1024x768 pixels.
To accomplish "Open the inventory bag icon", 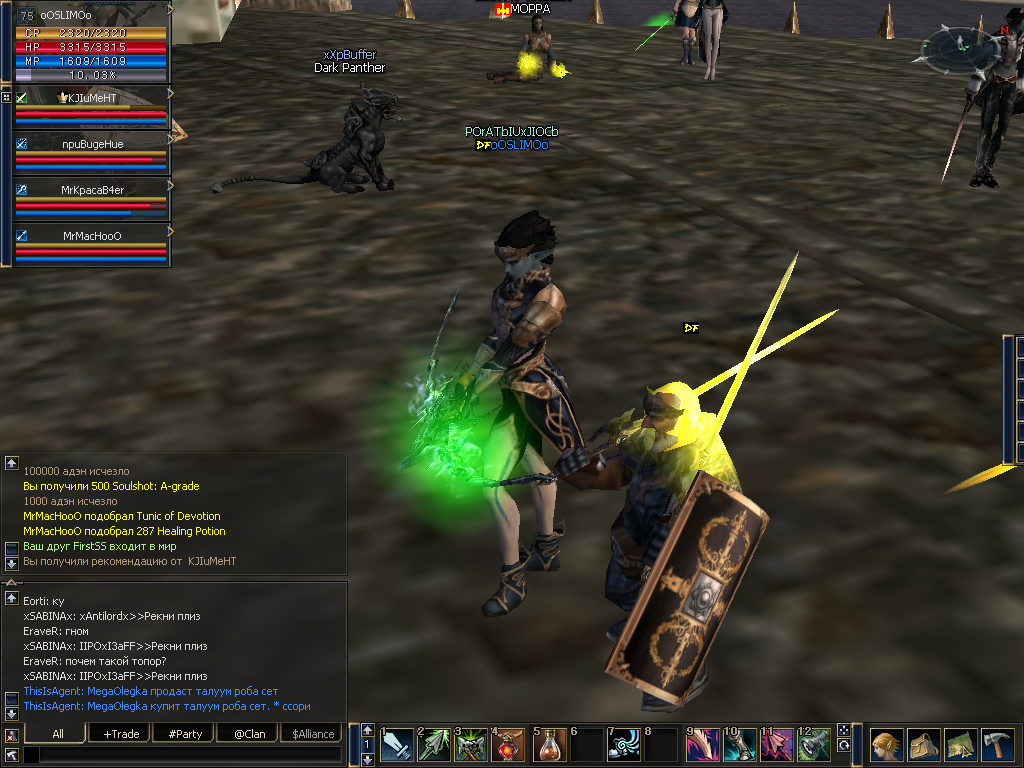I will coord(922,746).
